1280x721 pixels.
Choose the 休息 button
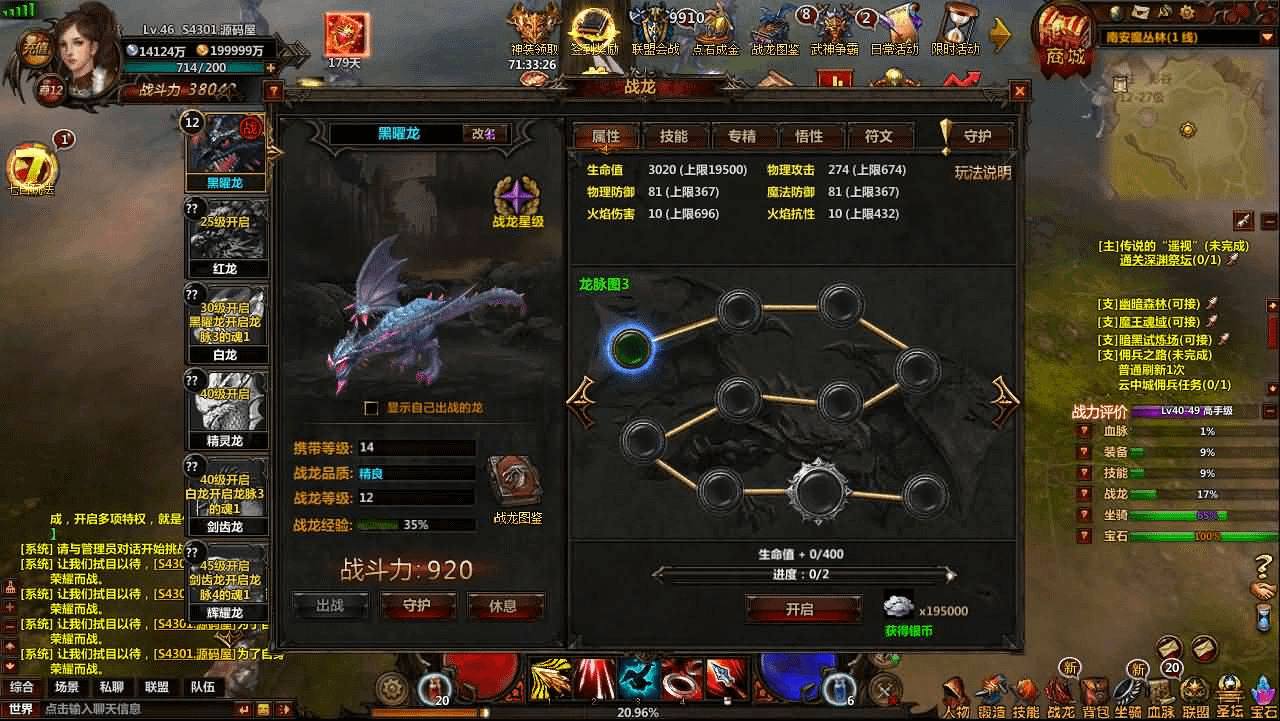503,606
